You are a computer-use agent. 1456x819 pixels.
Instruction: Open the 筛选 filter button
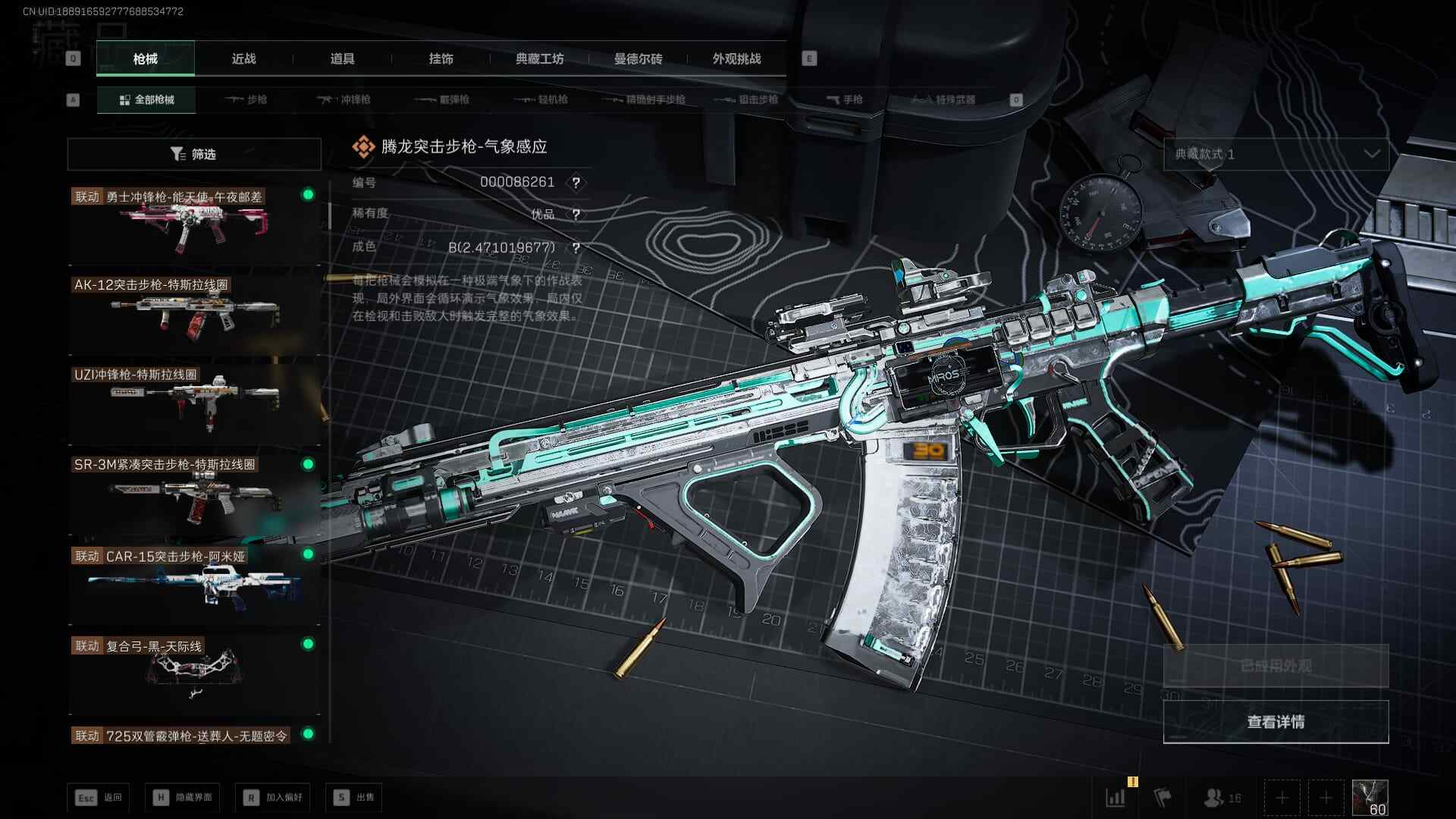194,154
